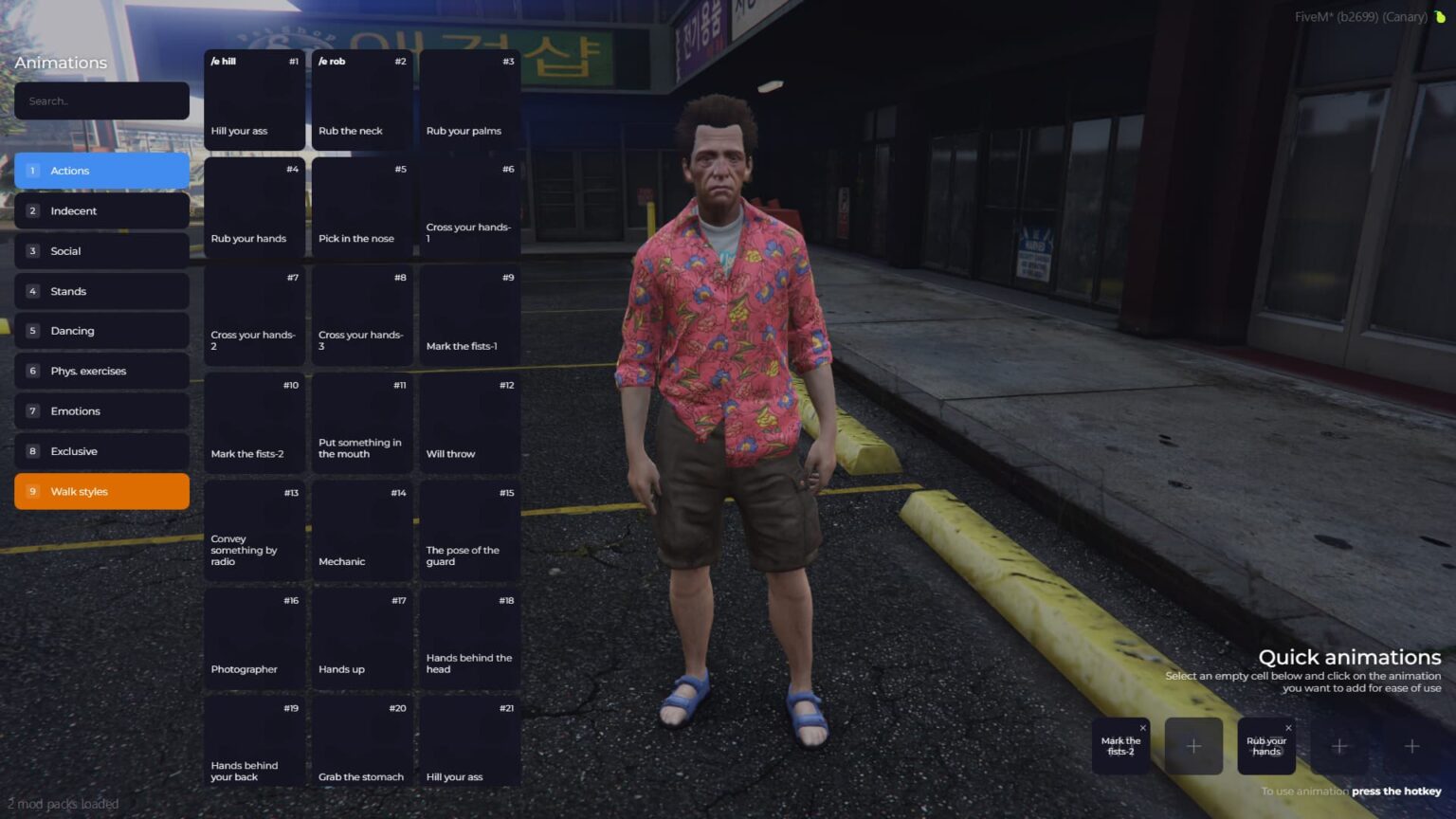
Task: Trigger the "Pick in the nose" animation
Action: (361, 207)
